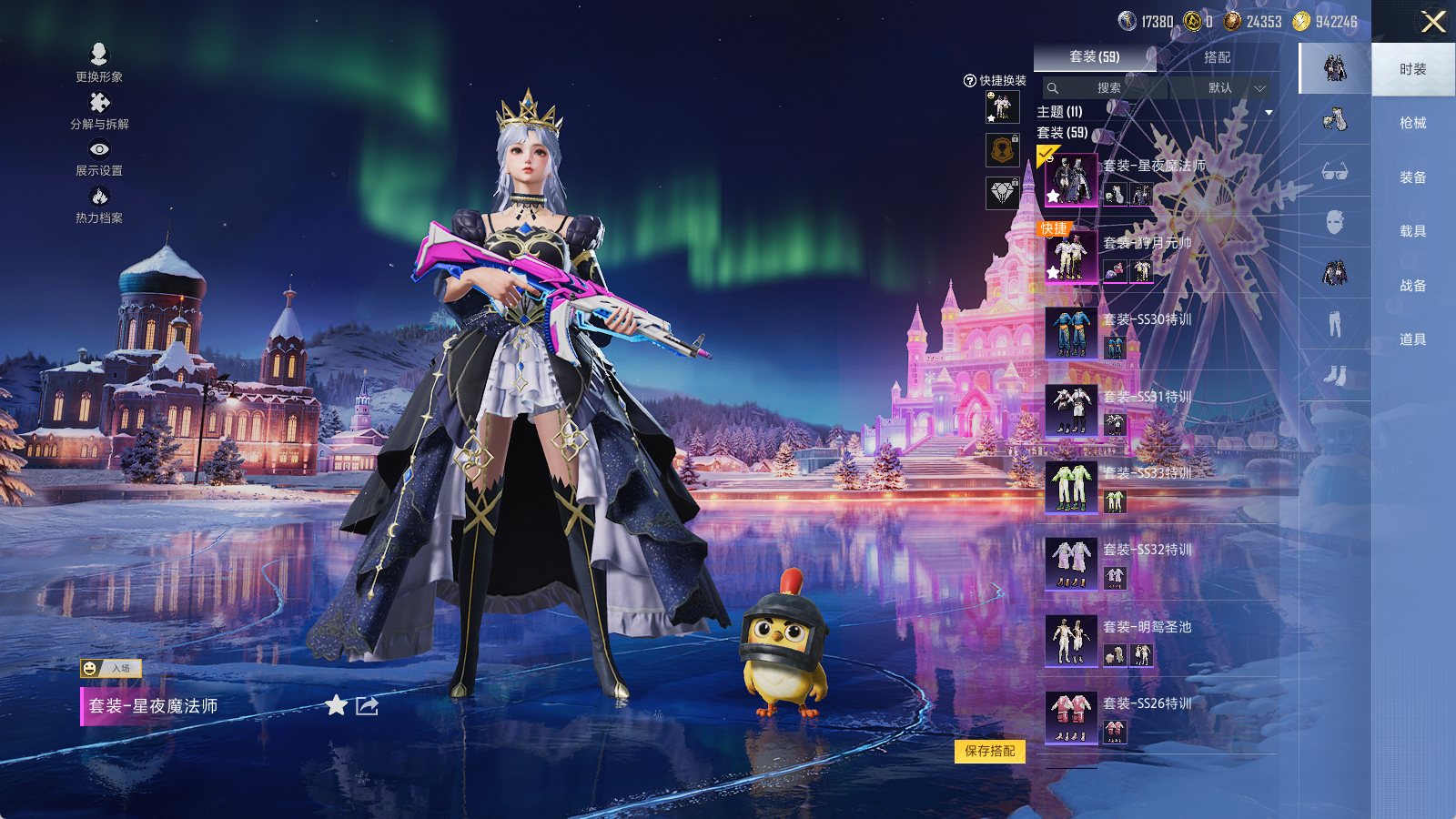Open the 载具 vehicles category
Screen dimensions: 1456x819
1412,231
